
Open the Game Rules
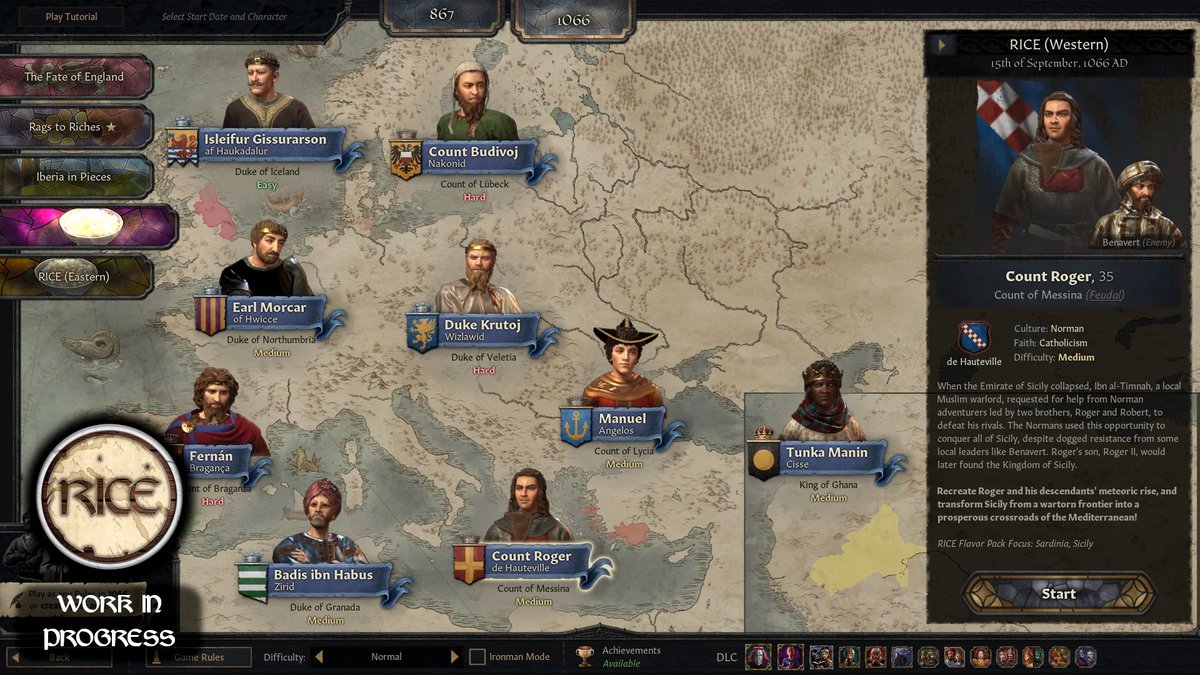[x=199, y=657]
